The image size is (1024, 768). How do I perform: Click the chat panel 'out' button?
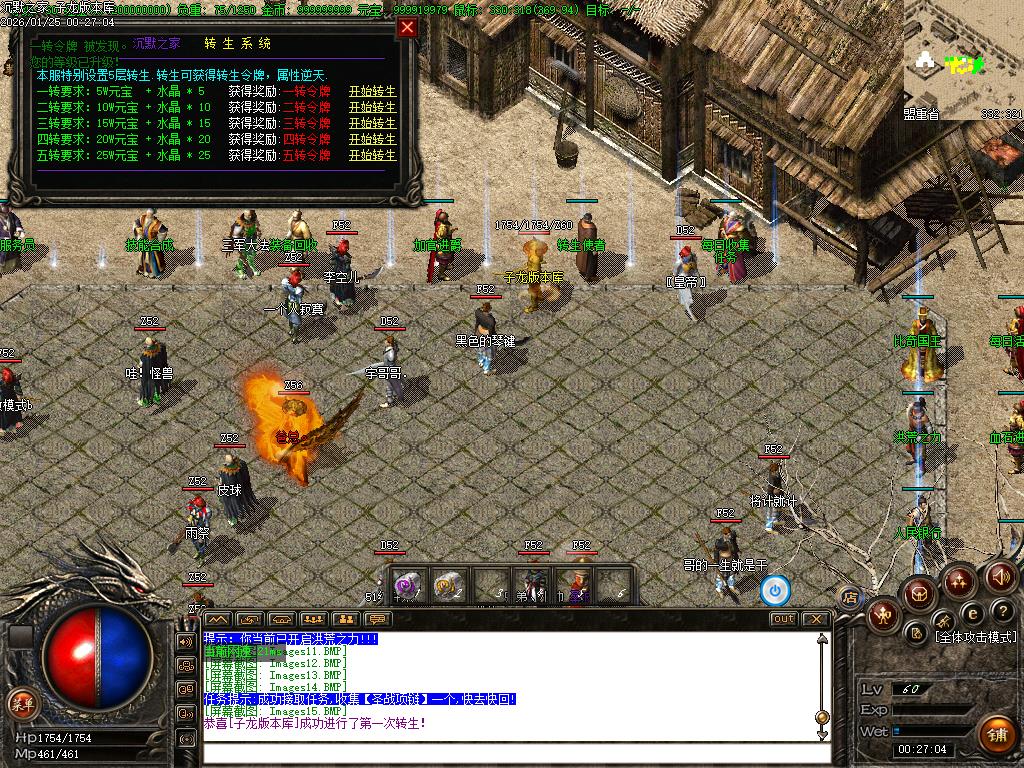click(783, 619)
